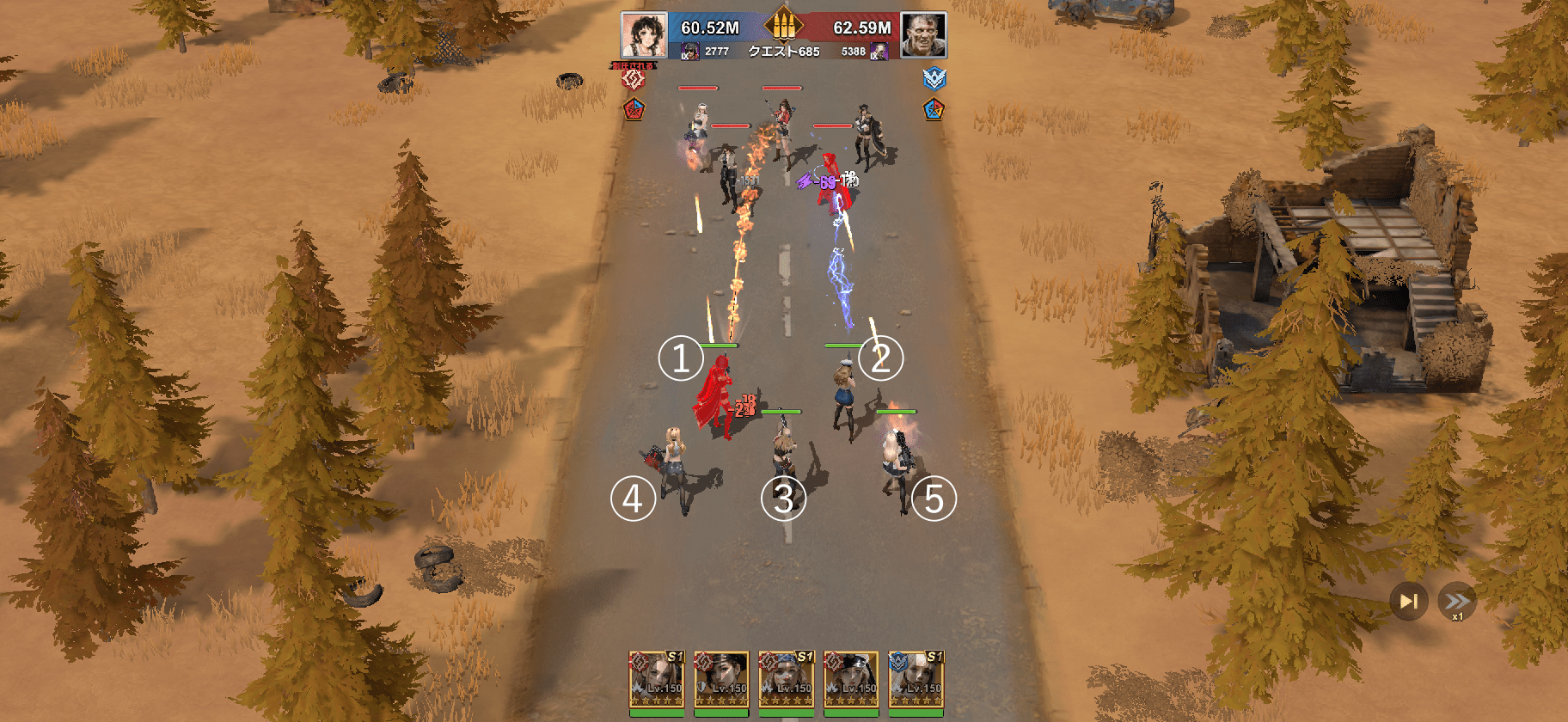
Task: Skip the battle with the skip button
Action: pyautogui.click(x=1408, y=601)
